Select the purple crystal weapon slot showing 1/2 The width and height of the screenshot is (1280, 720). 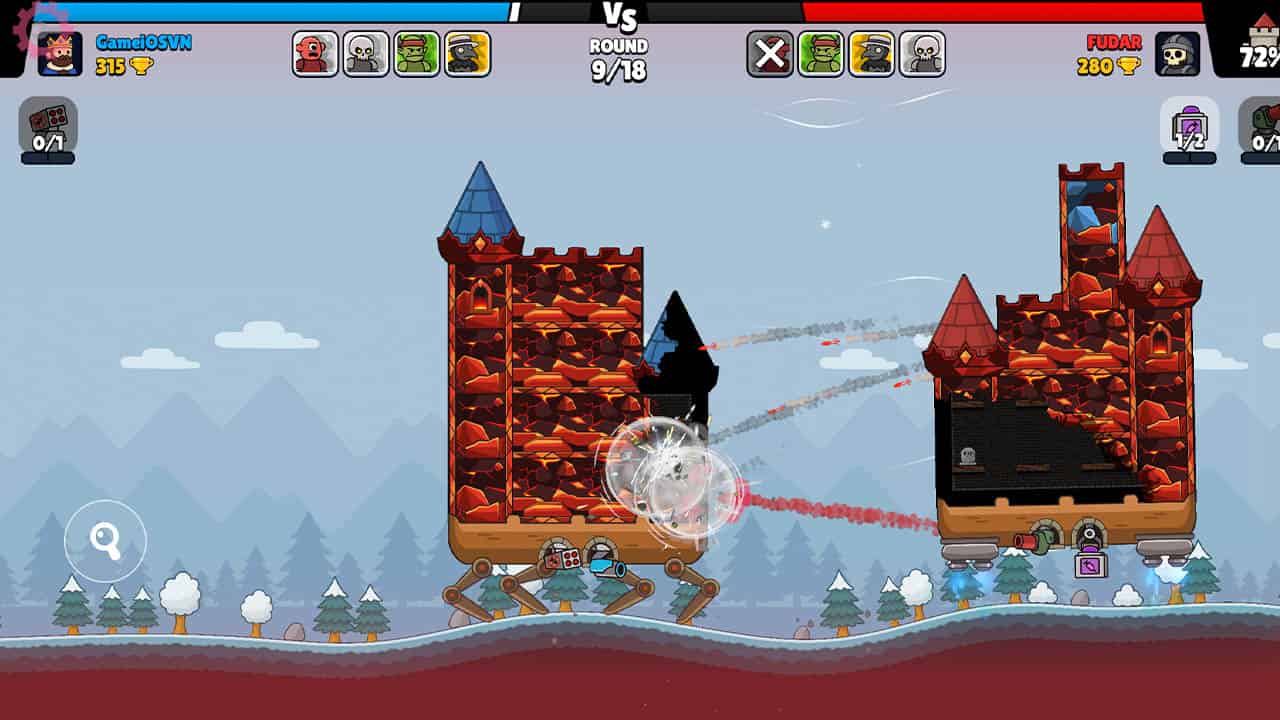click(1190, 125)
